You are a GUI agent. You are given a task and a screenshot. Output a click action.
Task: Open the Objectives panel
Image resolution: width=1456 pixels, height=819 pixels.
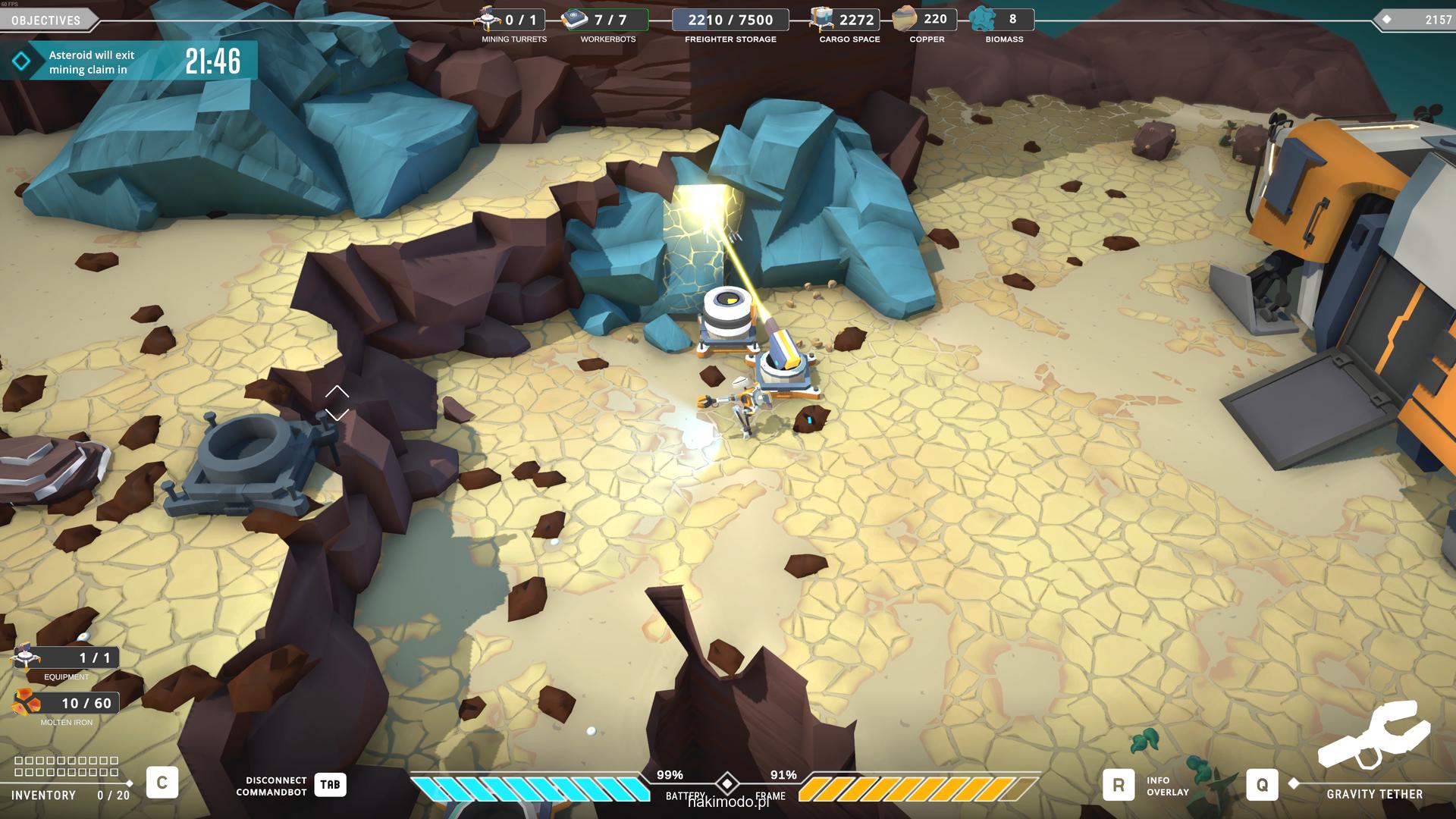click(46, 20)
